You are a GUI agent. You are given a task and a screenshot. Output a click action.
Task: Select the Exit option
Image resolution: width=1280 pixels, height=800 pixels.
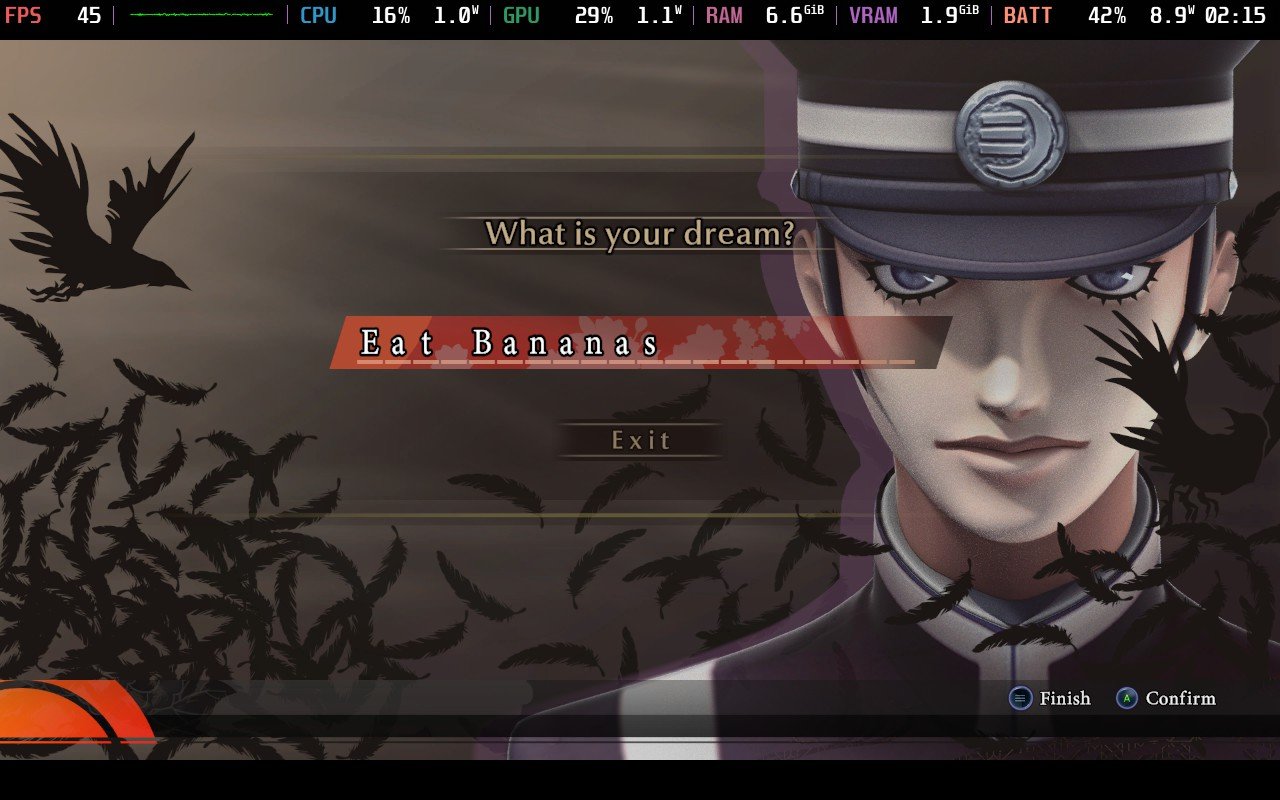point(641,440)
